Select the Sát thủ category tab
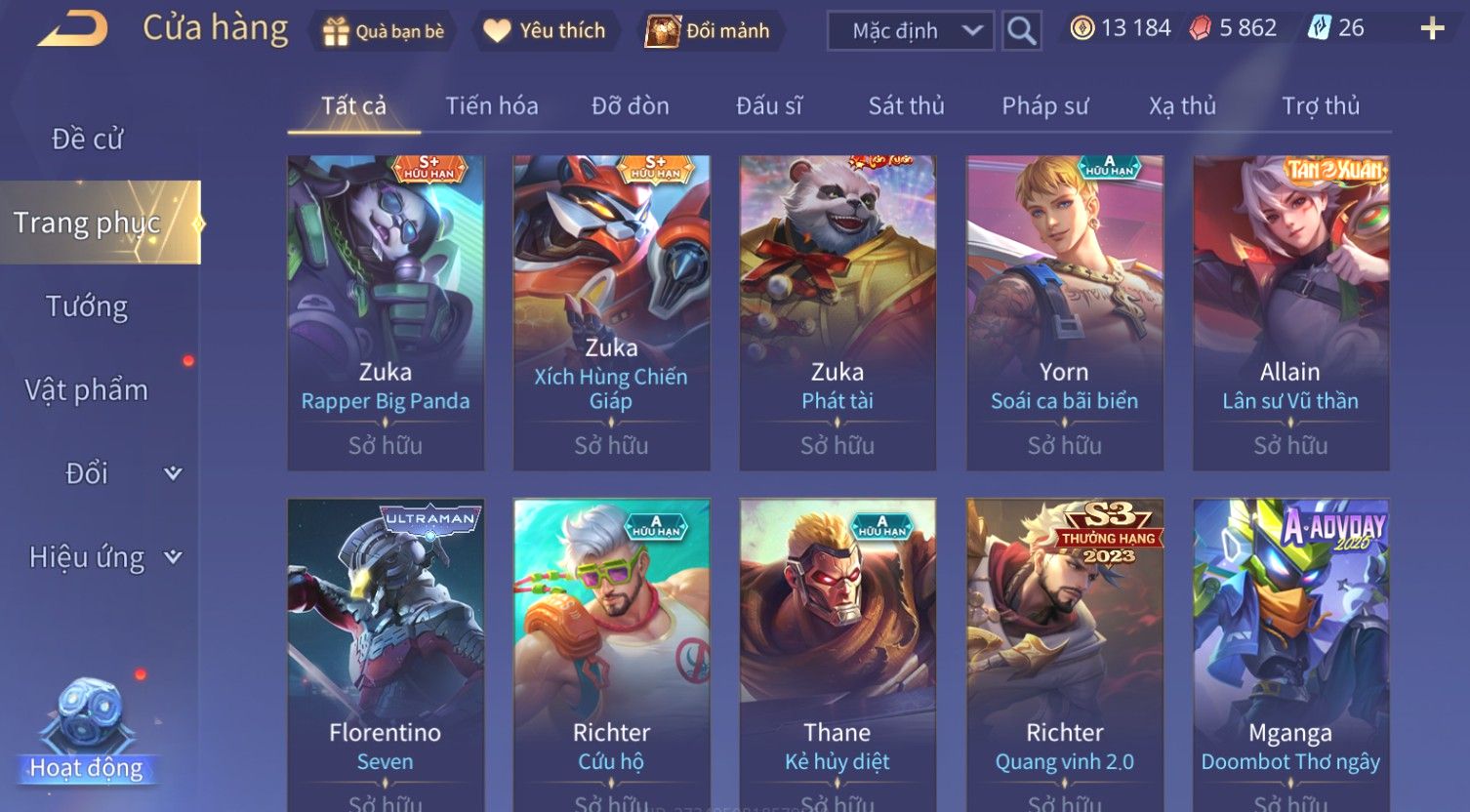1470x812 pixels. coord(906,106)
